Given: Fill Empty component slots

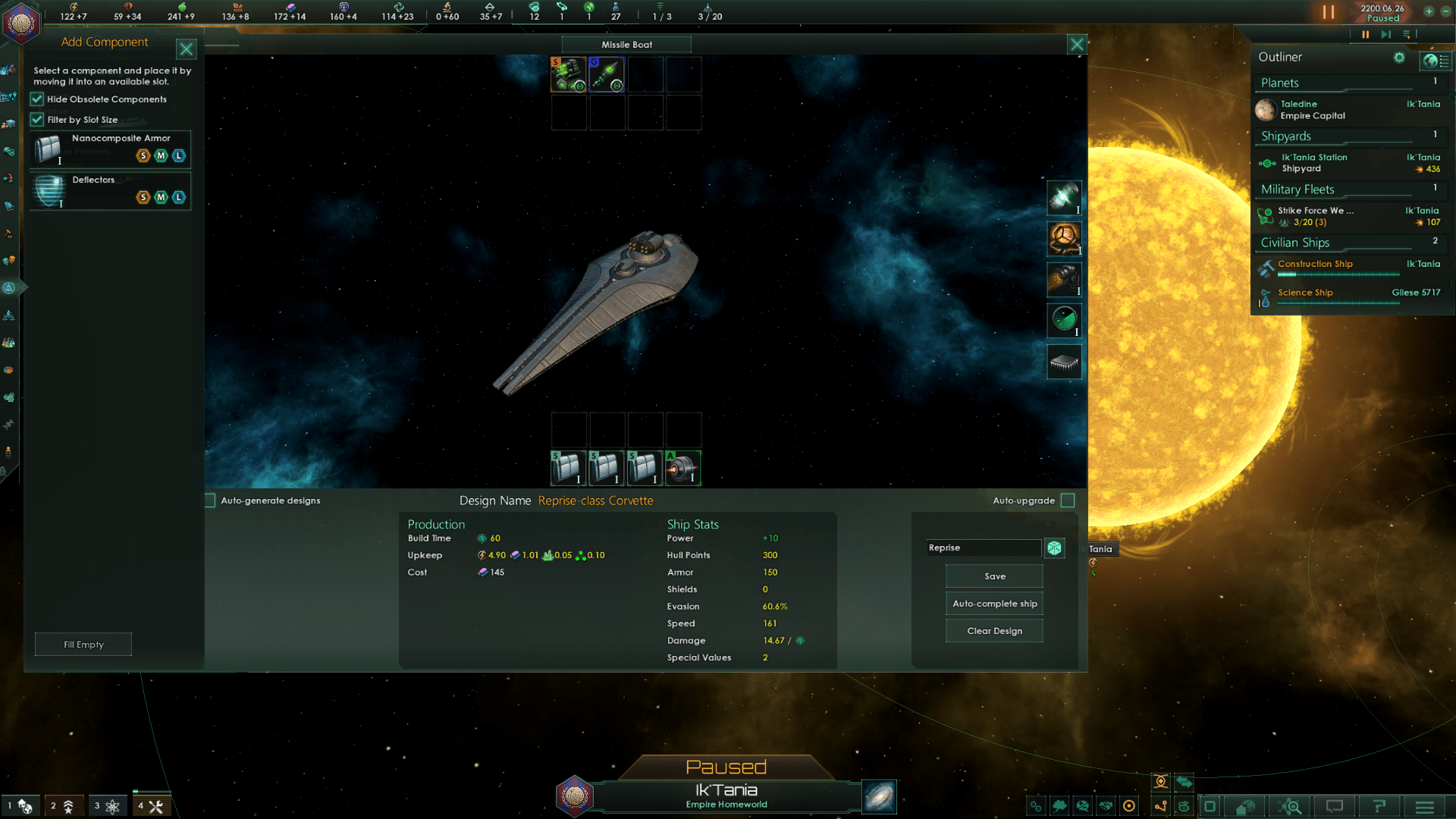Looking at the screenshot, I should point(83,645).
